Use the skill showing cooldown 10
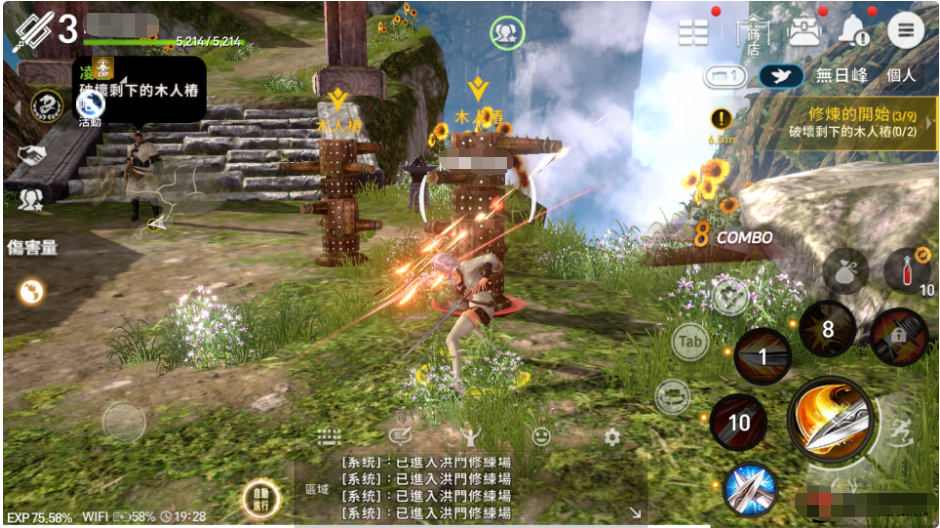Image resolution: width=940 pixels, height=528 pixels. coord(738,422)
